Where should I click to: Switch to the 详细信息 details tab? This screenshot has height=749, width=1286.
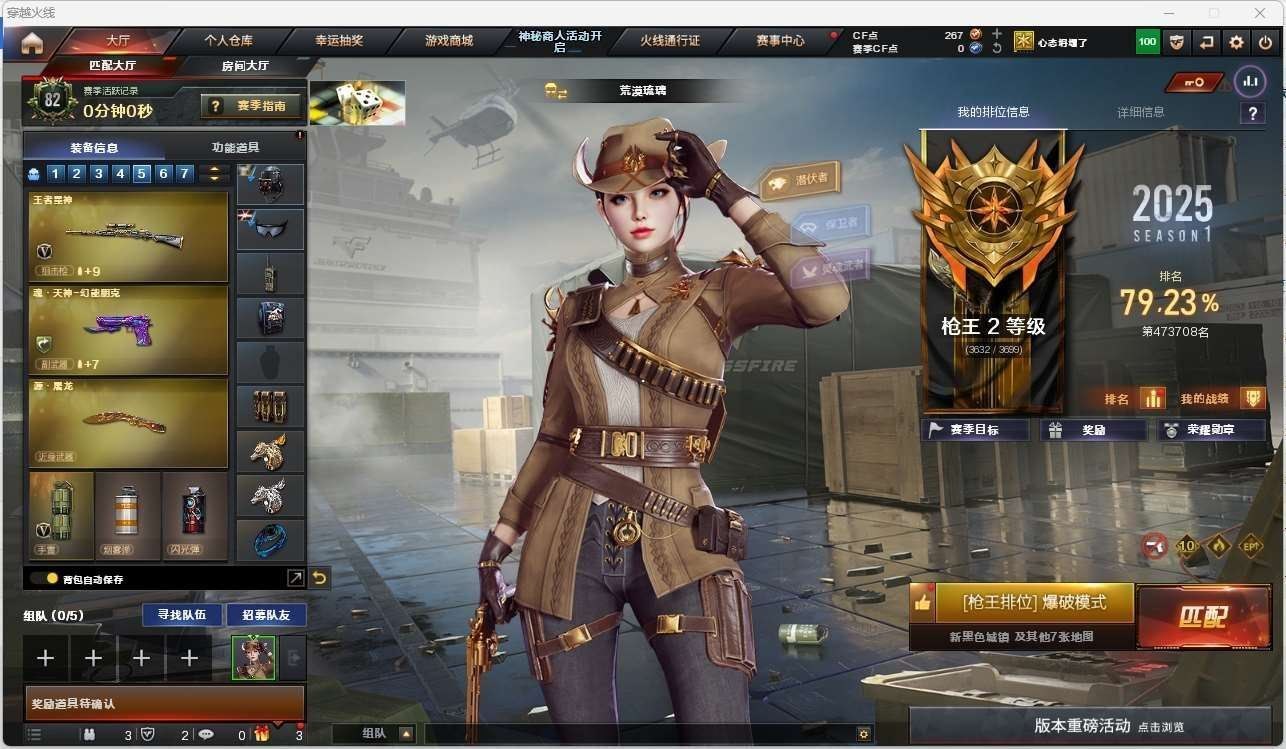pos(1140,112)
